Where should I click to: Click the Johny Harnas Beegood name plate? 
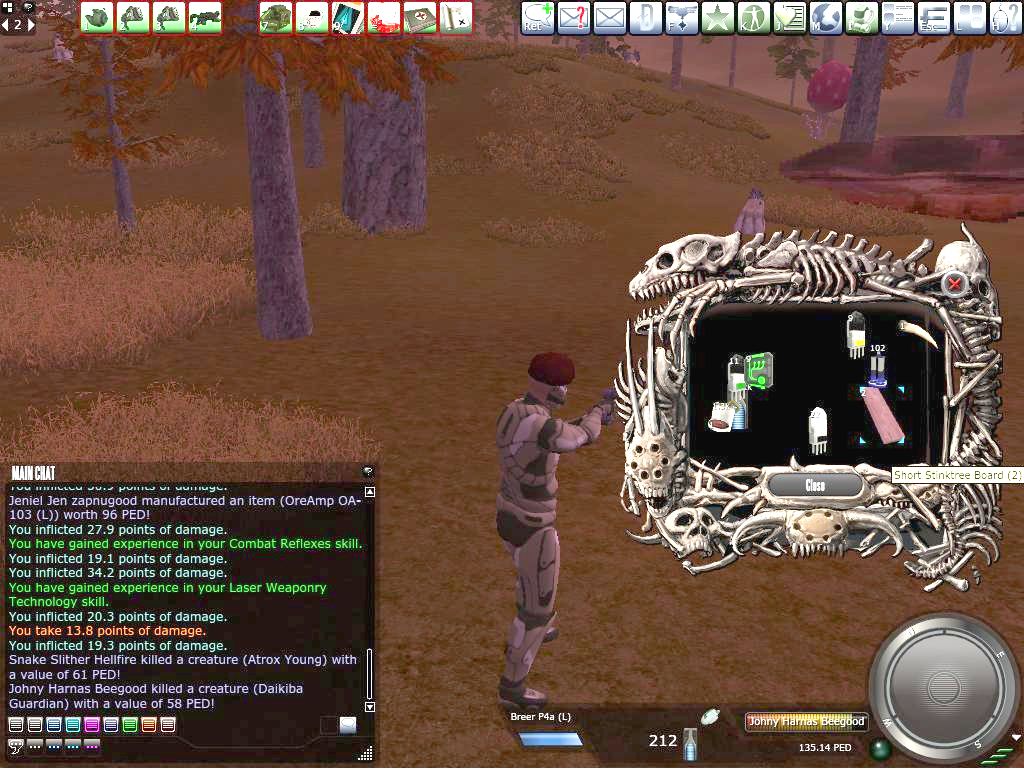pyautogui.click(x=806, y=722)
